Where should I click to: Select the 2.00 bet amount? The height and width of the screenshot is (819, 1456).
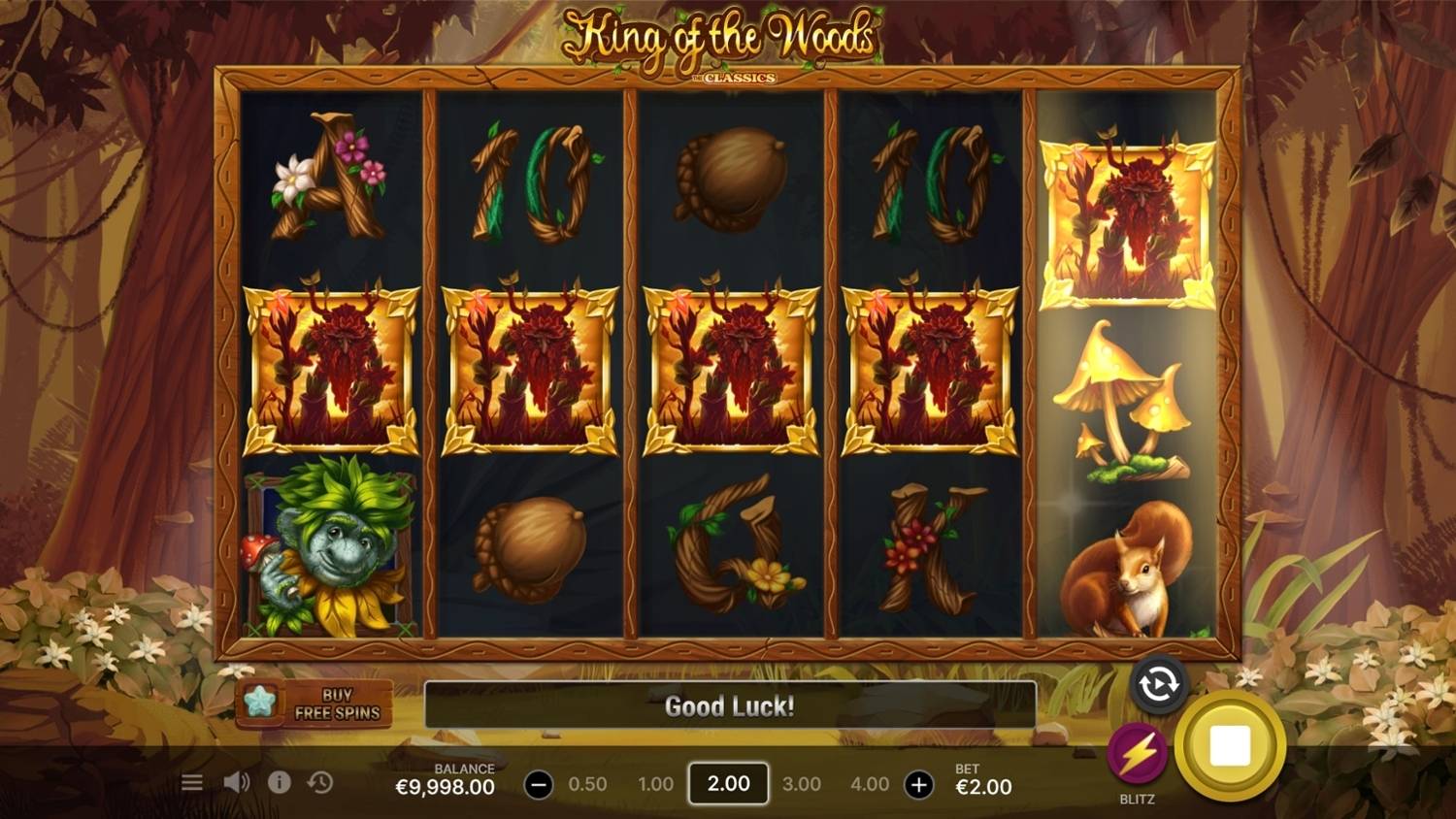click(728, 783)
